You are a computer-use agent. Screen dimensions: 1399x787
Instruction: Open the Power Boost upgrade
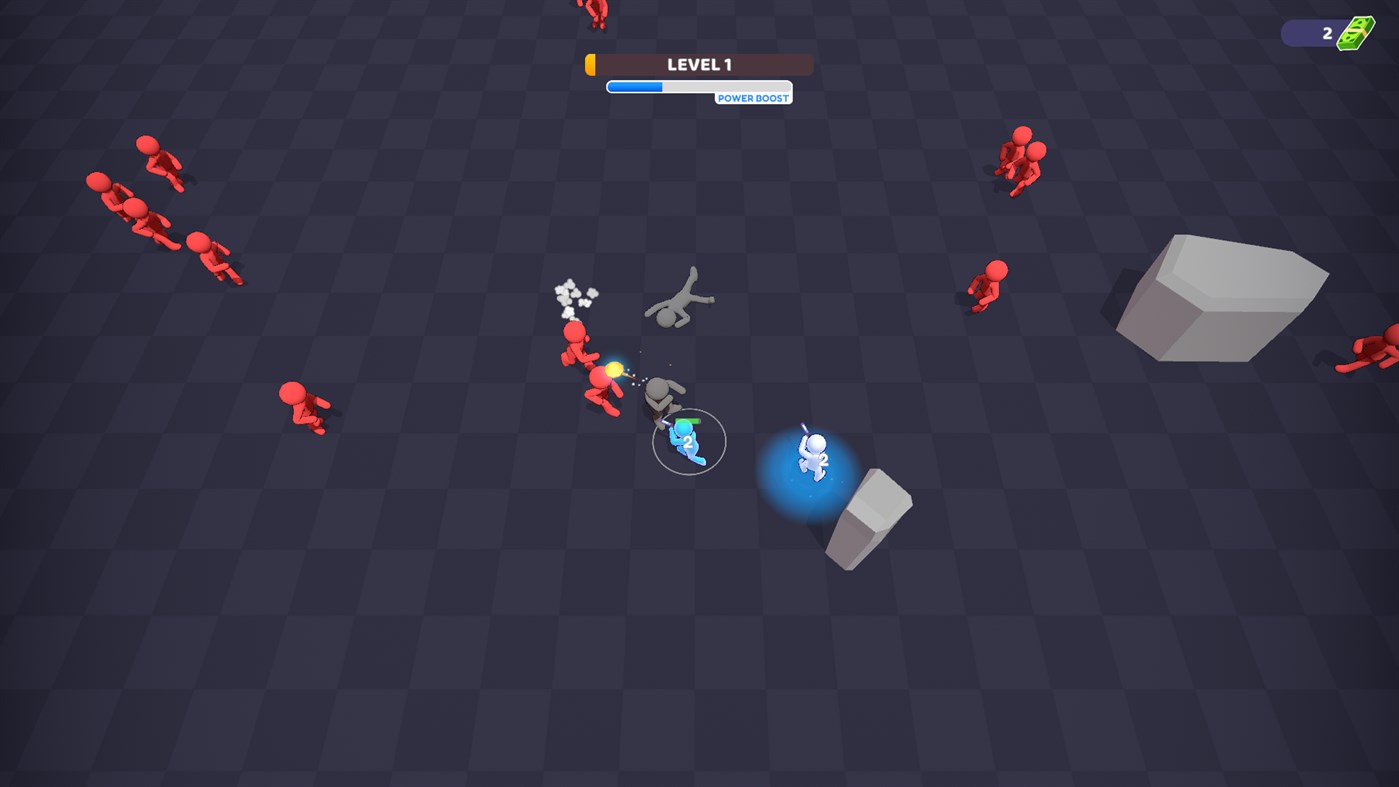[753, 98]
